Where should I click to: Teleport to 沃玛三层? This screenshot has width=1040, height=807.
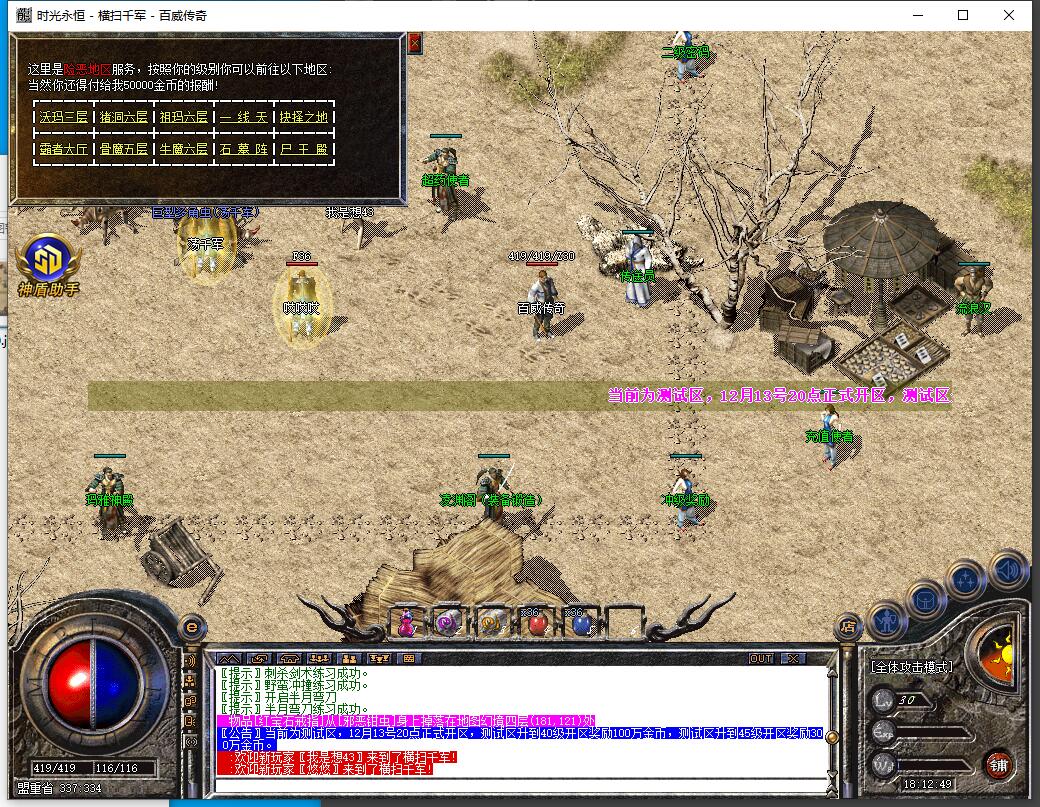pos(62,117)
